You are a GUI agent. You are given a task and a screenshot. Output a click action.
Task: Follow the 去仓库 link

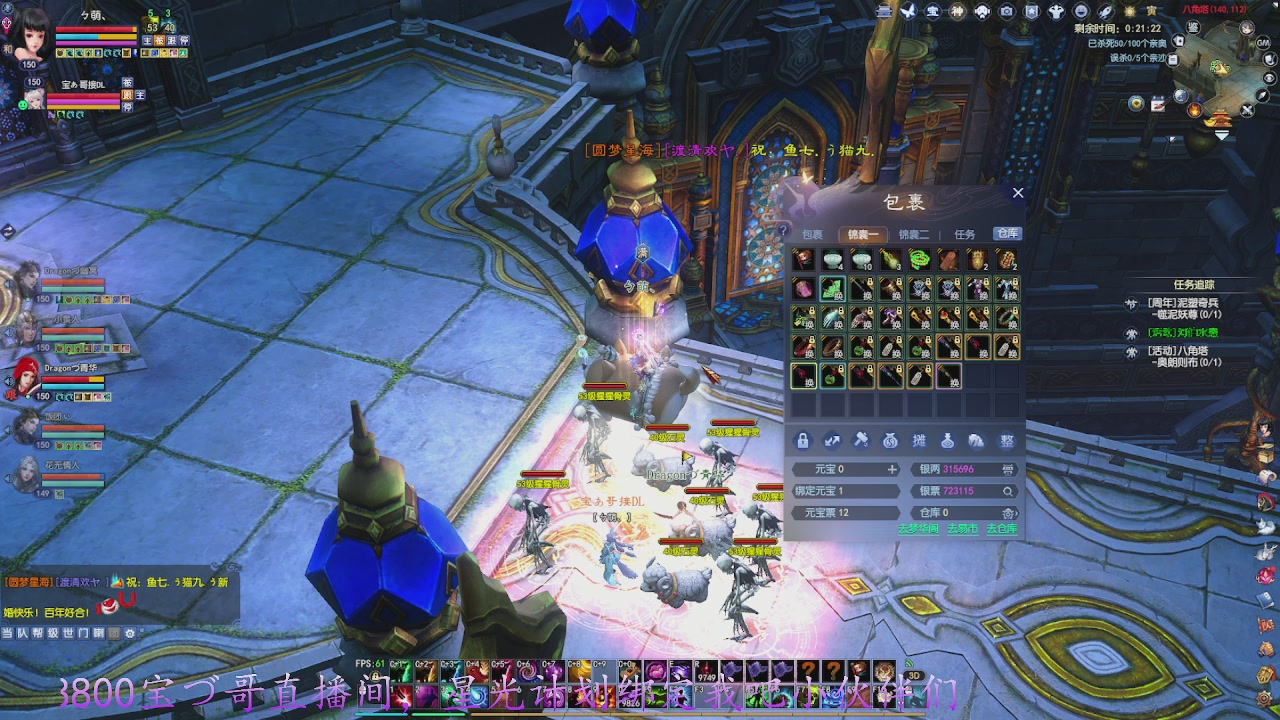coord(1001,528)
